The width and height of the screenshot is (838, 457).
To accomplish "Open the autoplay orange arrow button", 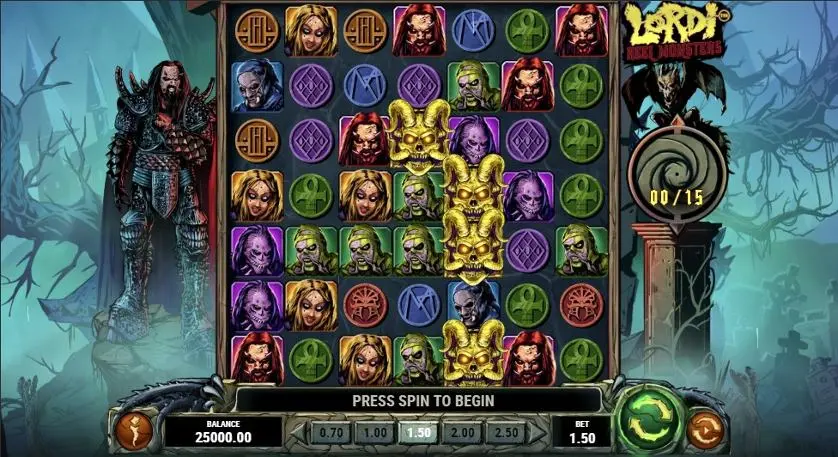I will click(x=707, y=430).
